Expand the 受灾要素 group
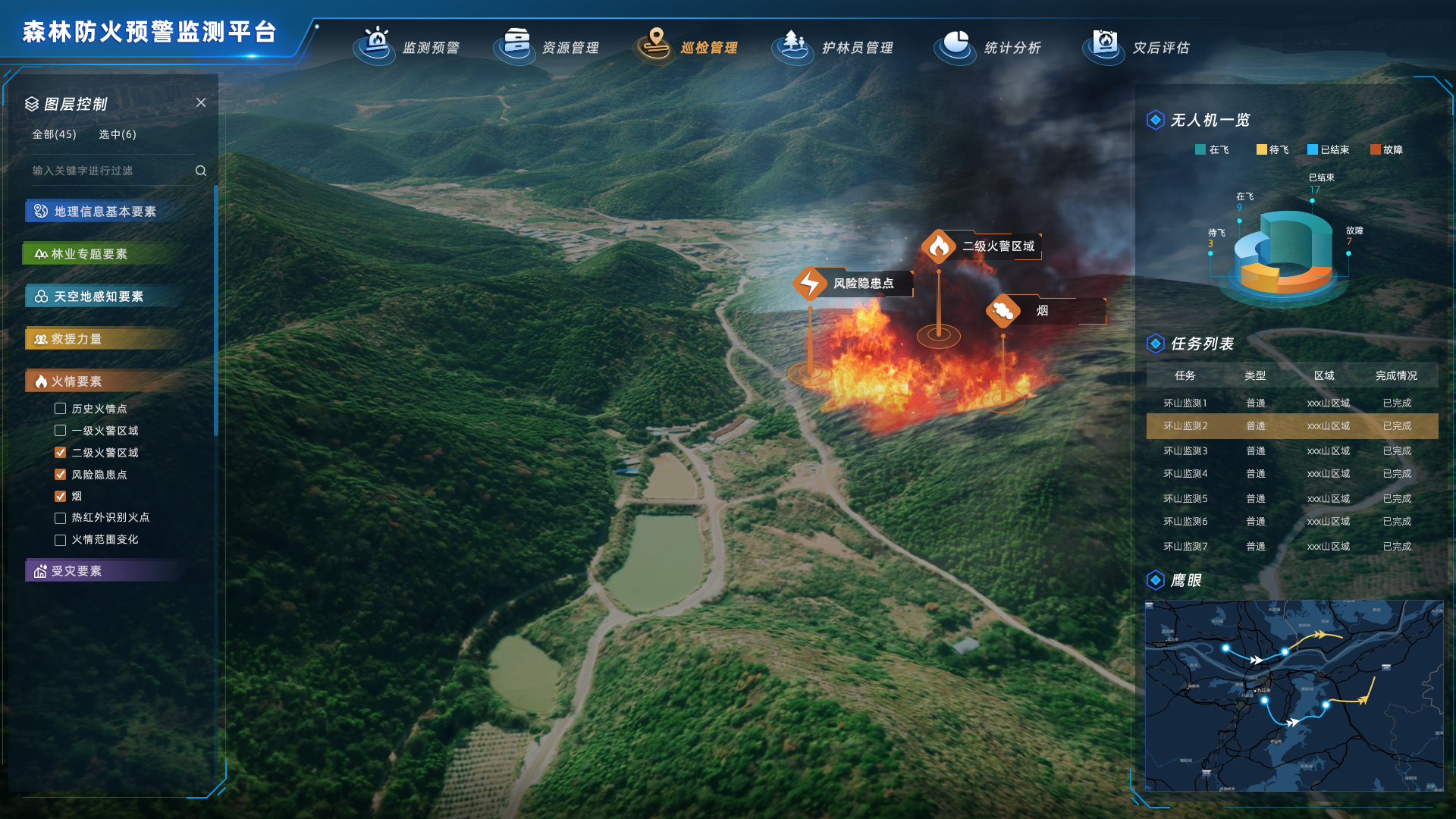1456x819 pixels. tap(76, 571)
